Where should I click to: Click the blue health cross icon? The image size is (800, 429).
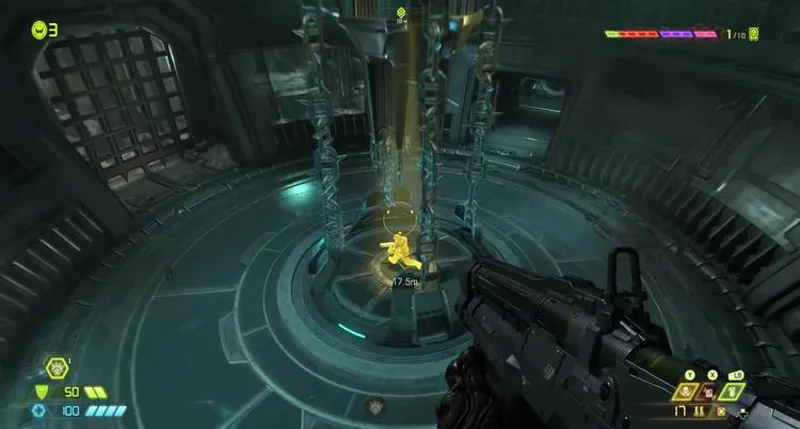38,410
